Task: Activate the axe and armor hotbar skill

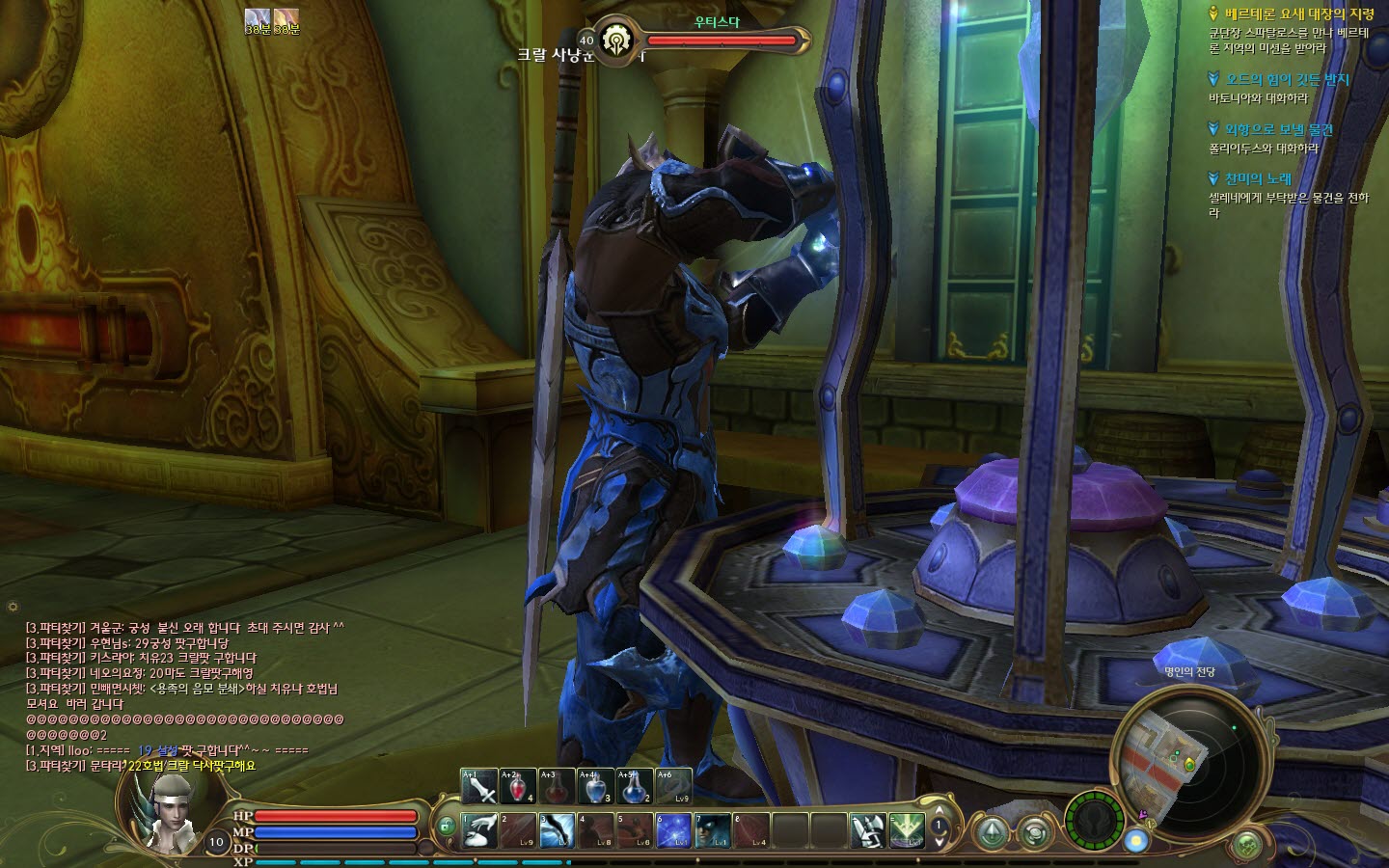Action: [867, 830]
